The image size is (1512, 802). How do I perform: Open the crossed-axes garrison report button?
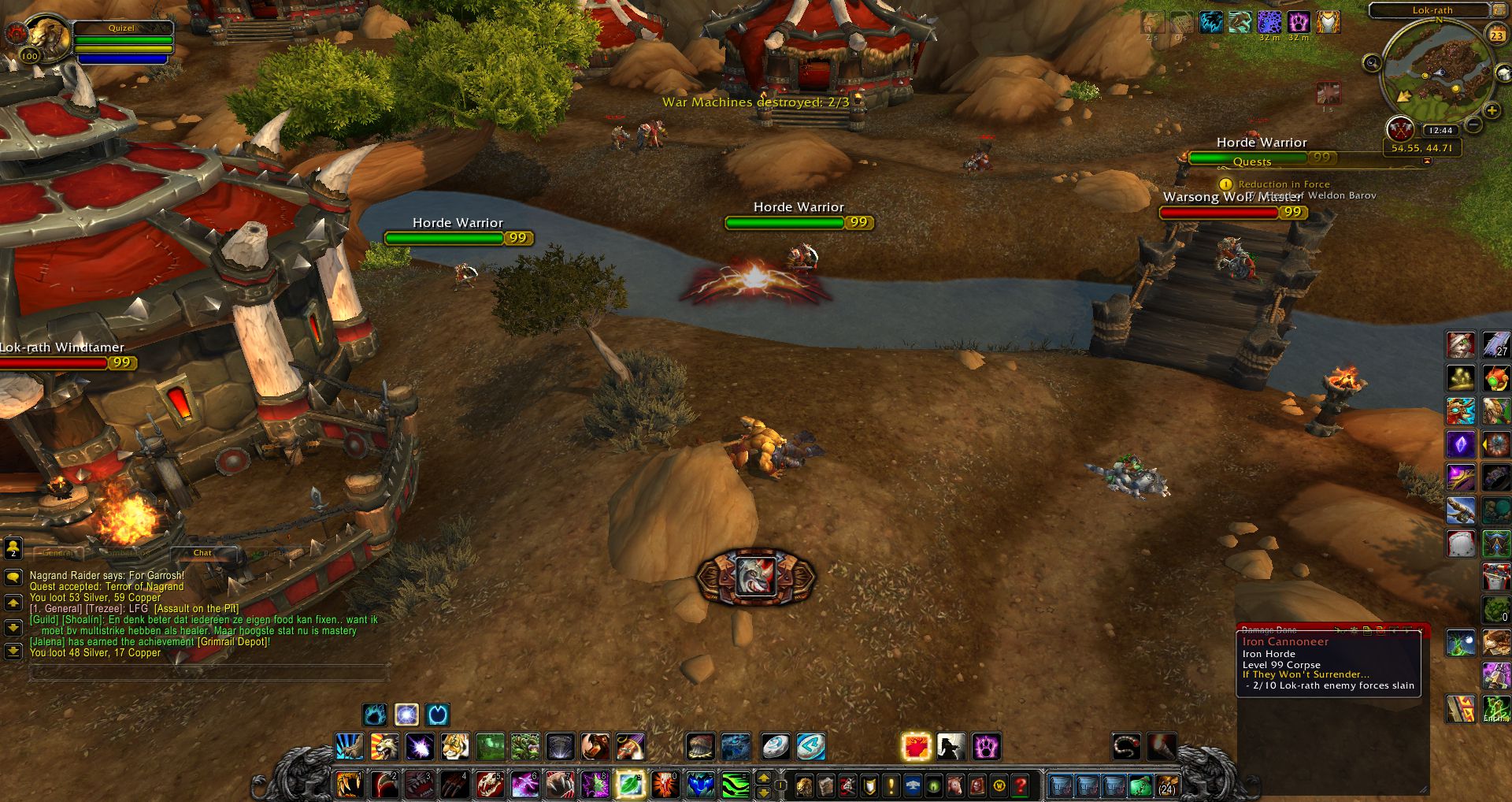coord(1399,128)
